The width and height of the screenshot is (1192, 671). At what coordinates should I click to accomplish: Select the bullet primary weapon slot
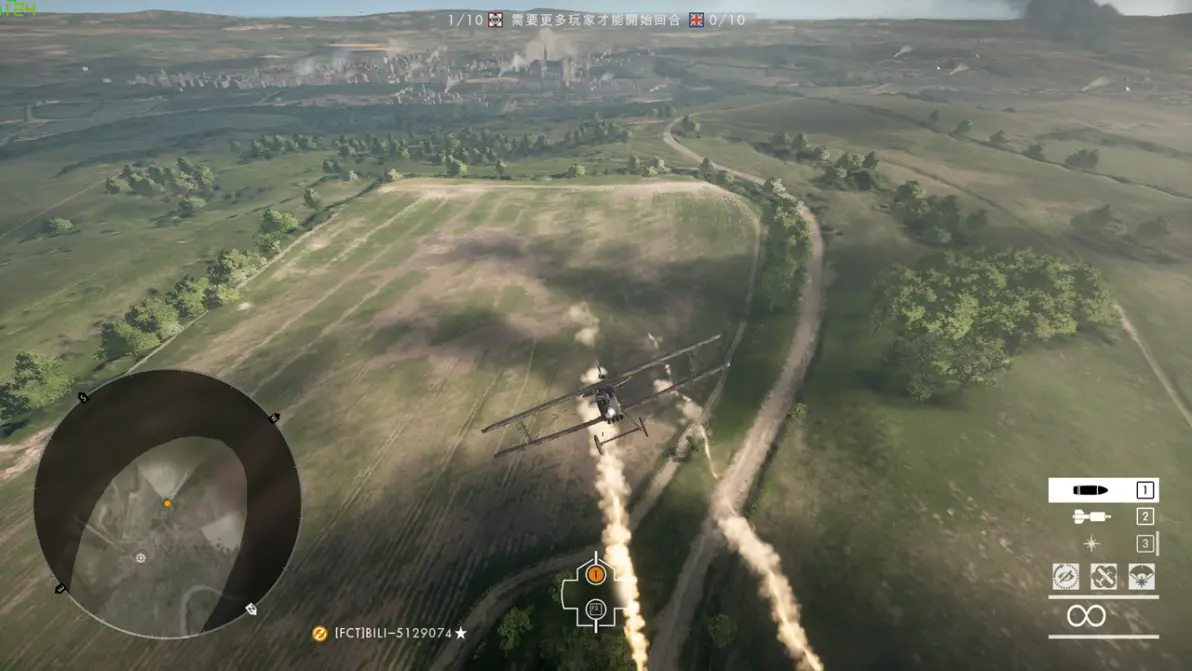click(1102, 490)
